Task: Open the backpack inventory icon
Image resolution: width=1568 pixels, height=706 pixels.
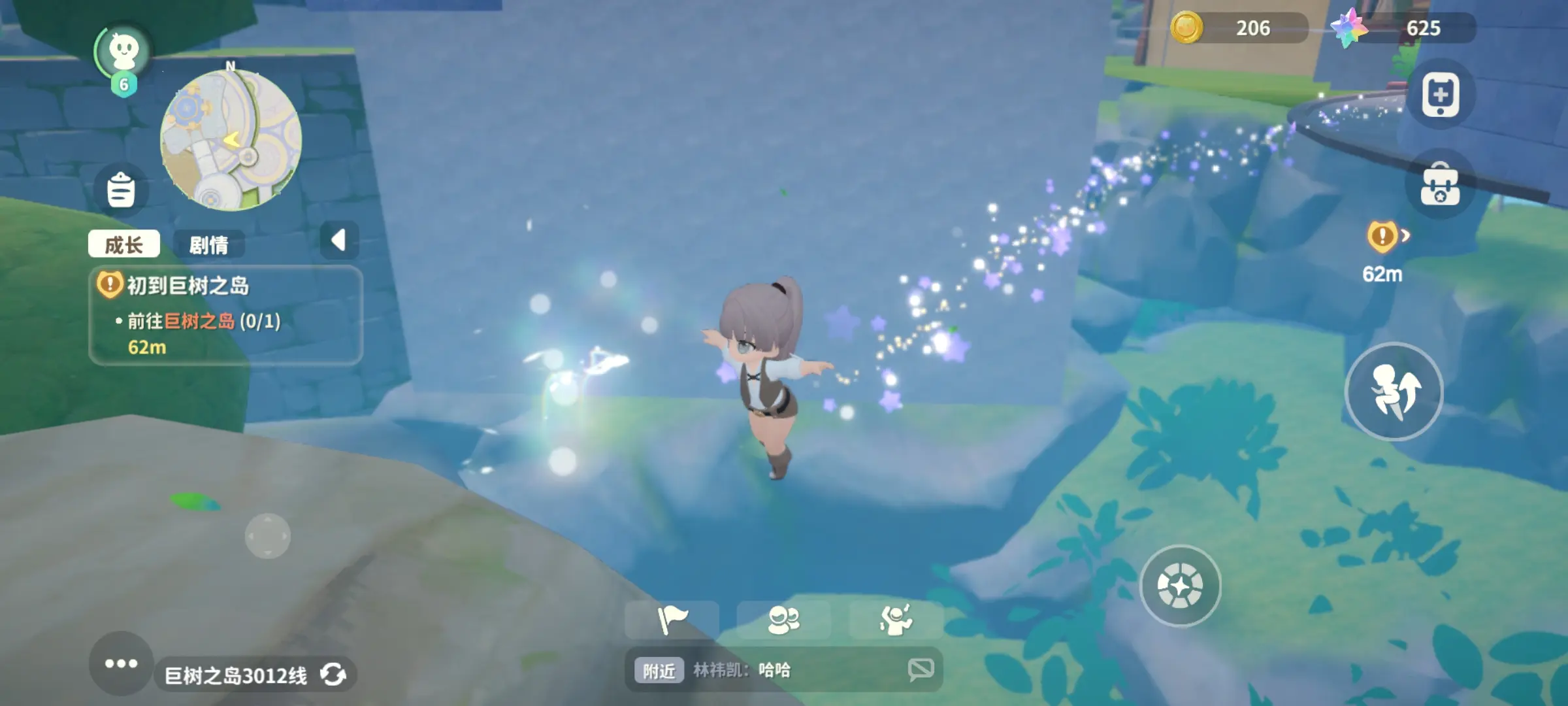Action: (1440, 185)
